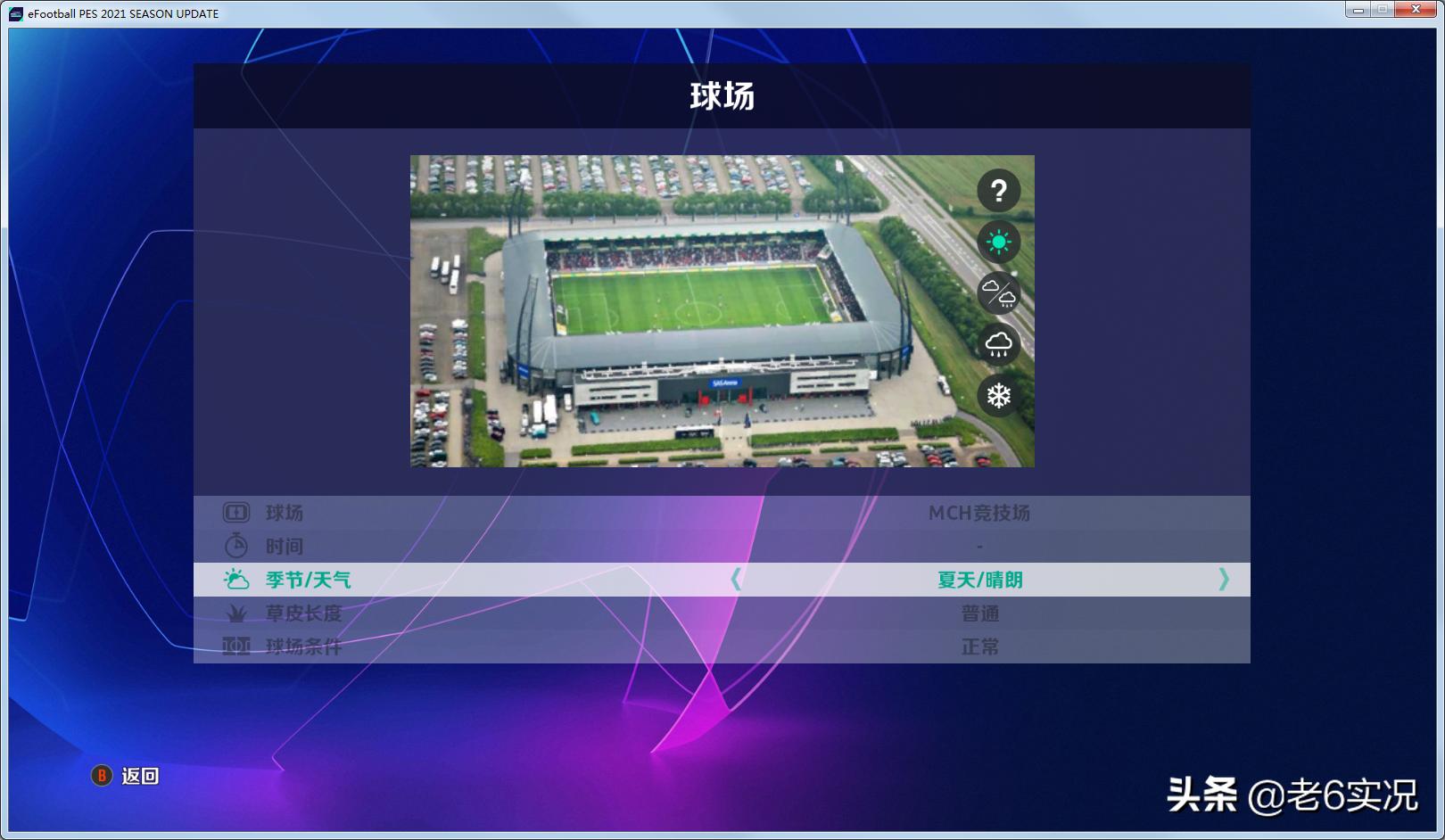Select the 球场条件 settings row
Viewport: 1445px width, 840px height.
pos(624,647)
